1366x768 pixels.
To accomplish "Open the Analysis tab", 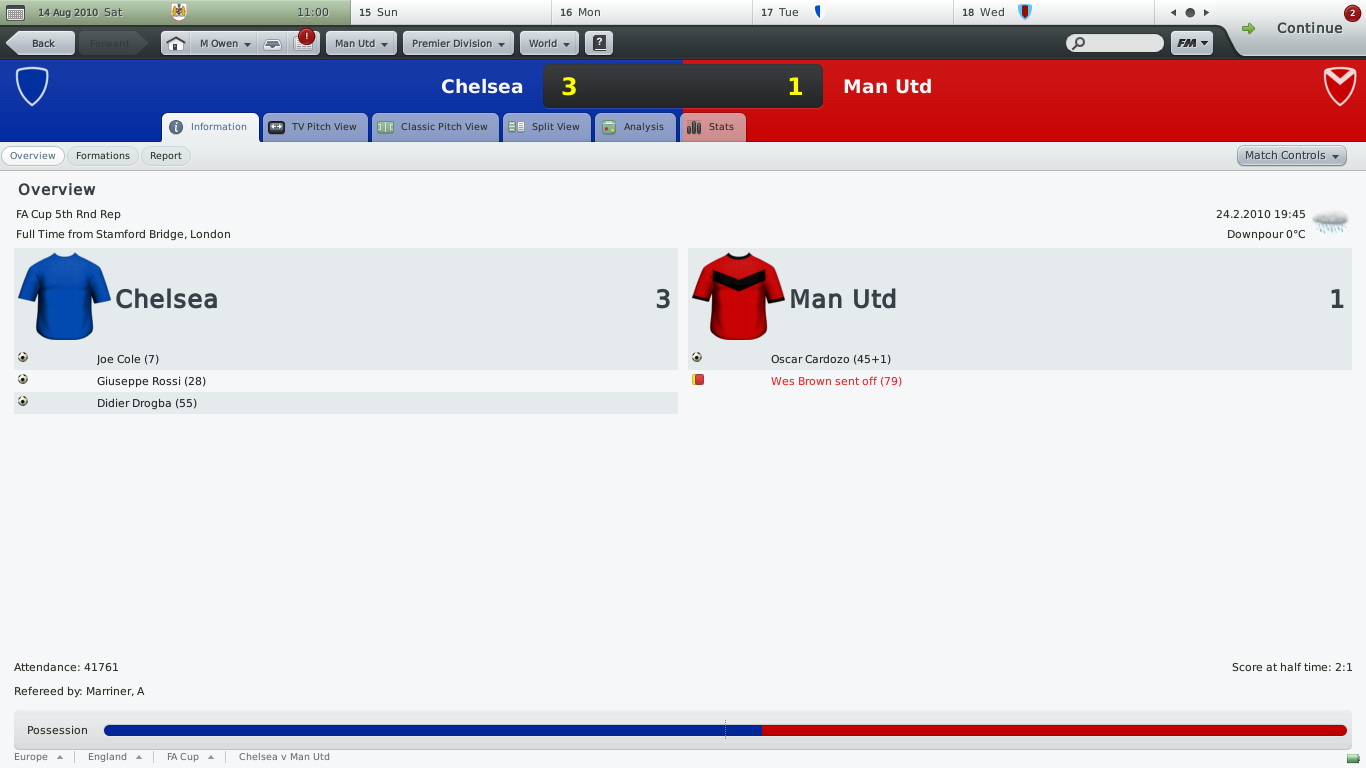I will (634, 127).
